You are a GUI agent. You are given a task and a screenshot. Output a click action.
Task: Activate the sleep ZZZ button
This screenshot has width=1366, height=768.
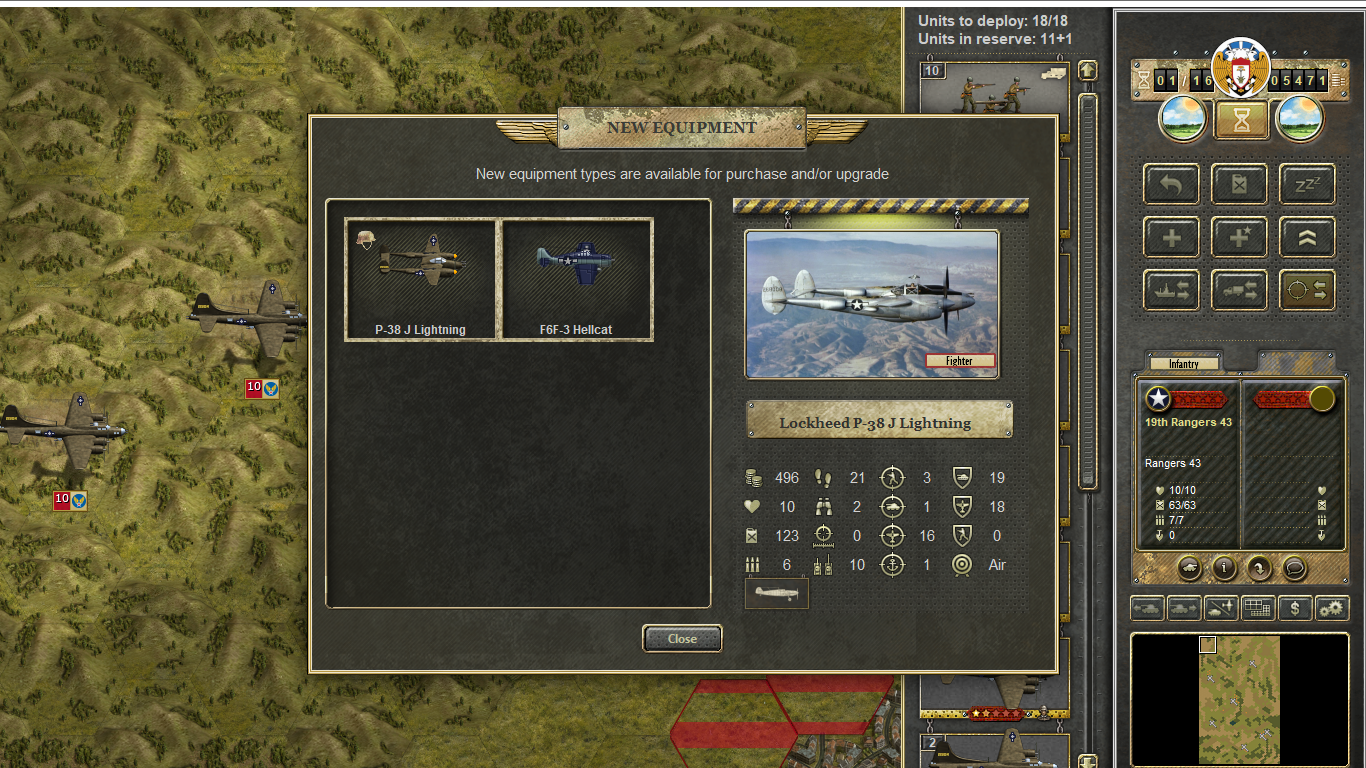[1307, 184]
